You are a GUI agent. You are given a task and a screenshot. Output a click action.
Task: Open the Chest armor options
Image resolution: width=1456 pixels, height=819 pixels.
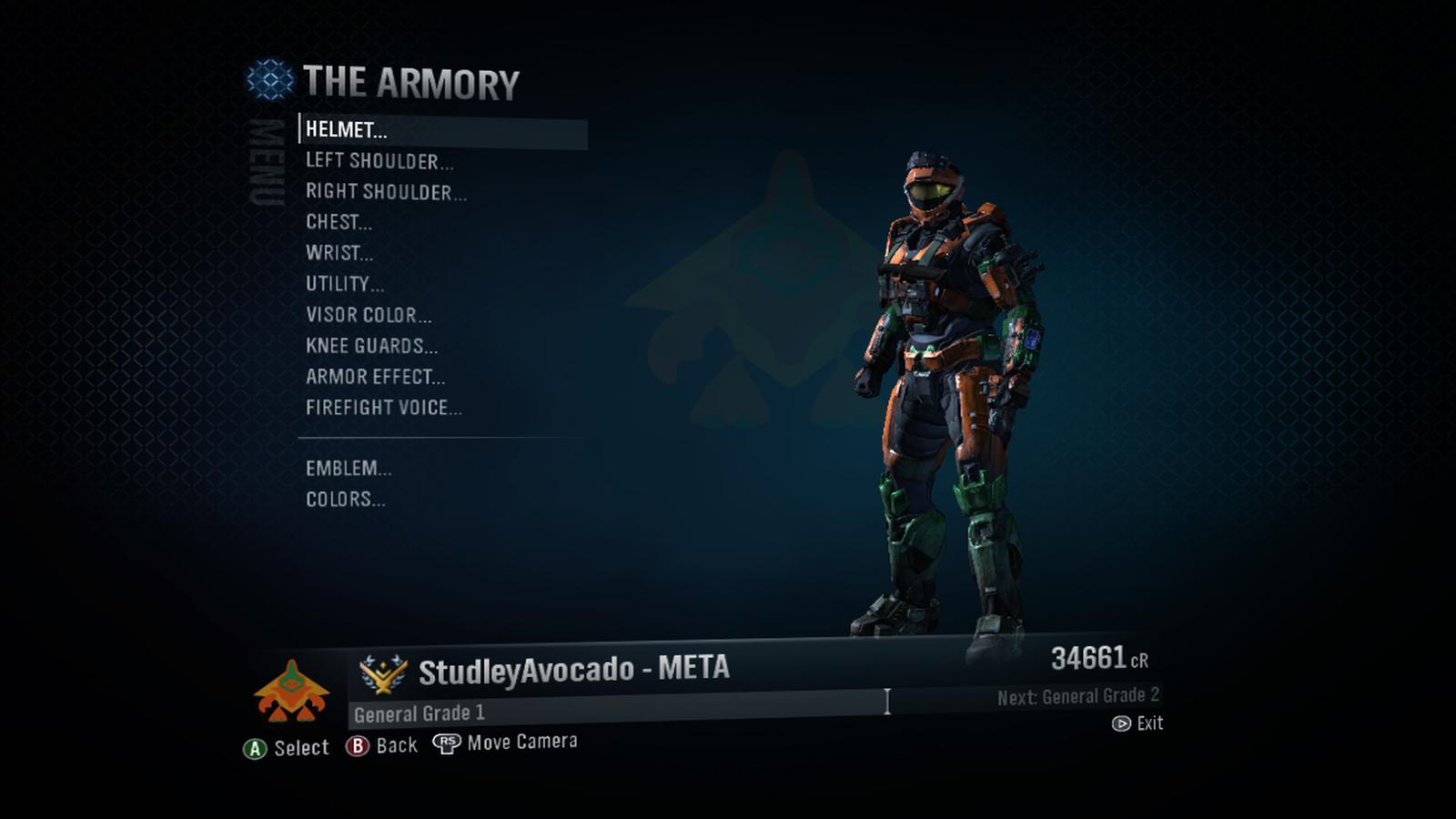coord(339,222)
